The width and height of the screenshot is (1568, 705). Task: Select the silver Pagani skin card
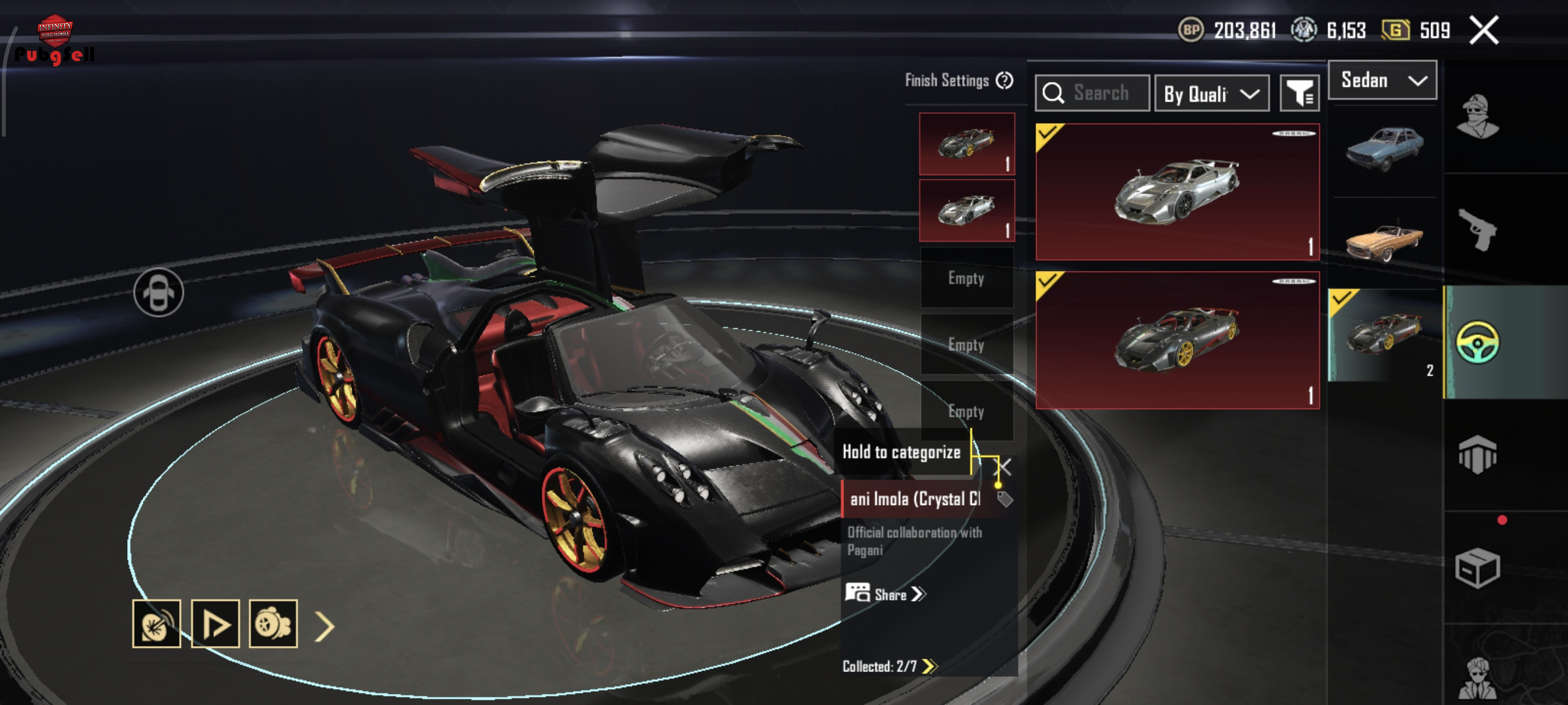click(x=1177, y=192)
